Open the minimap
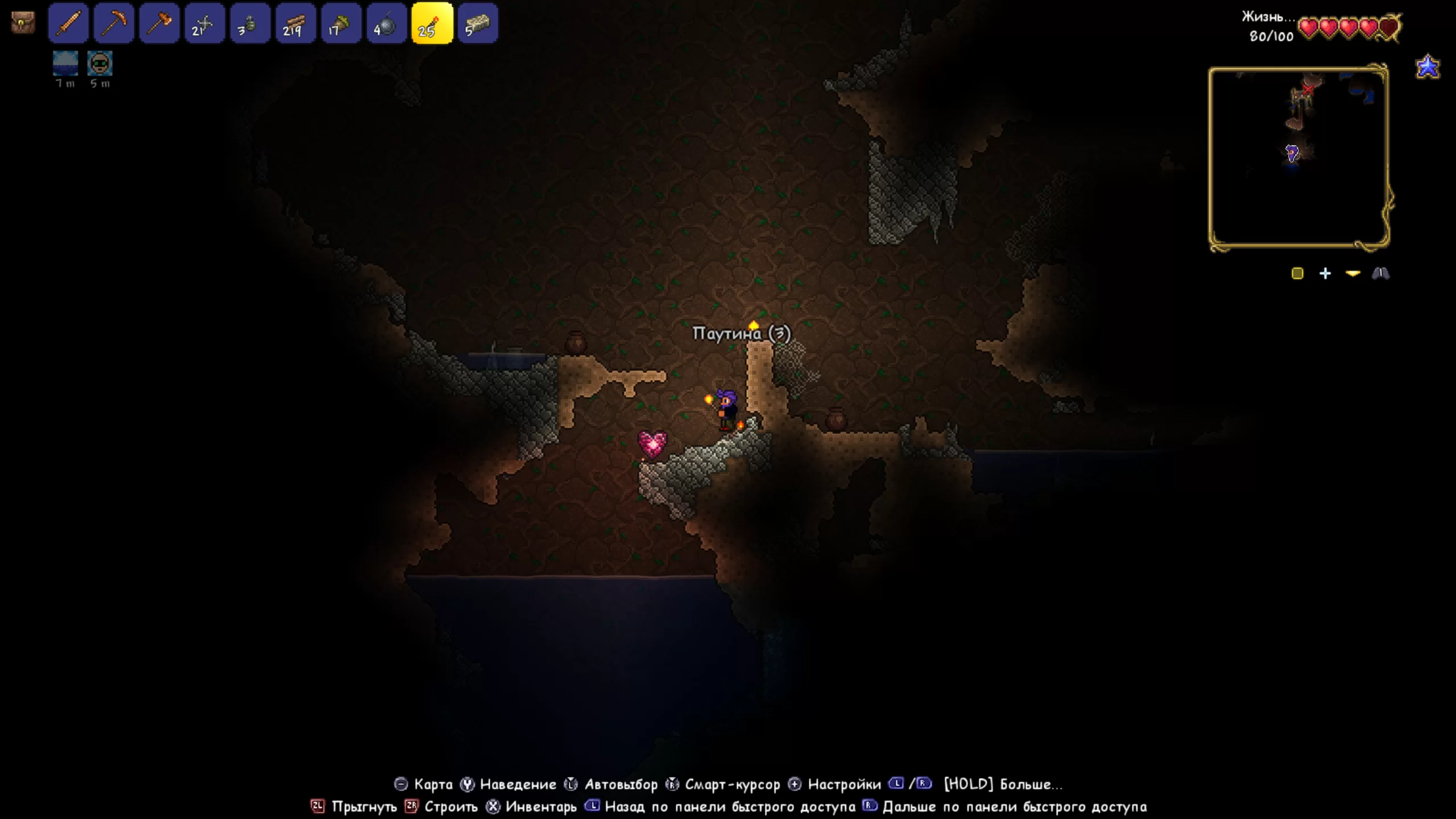Screen dimensions: 1456x819 [1299, 158]
